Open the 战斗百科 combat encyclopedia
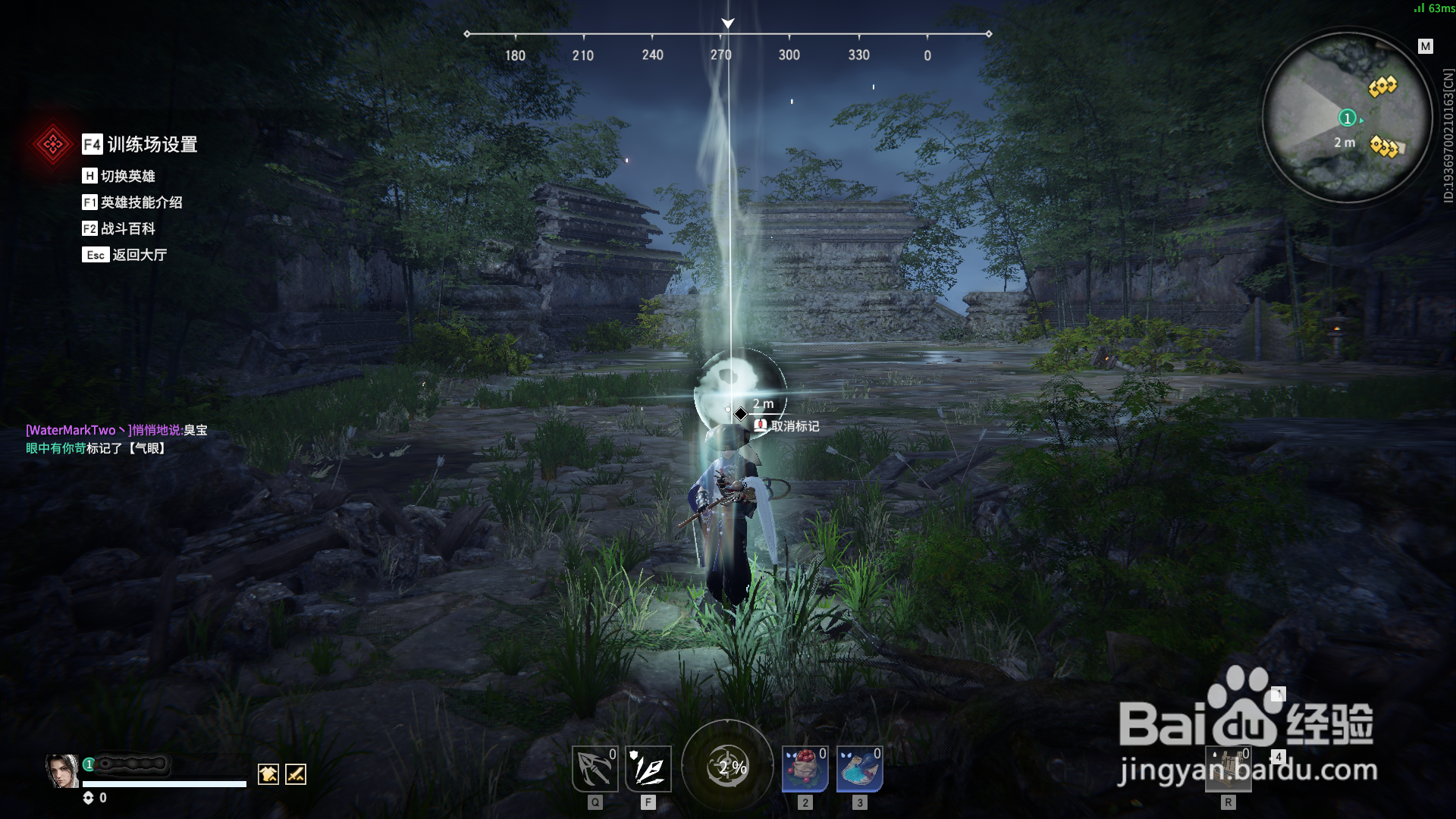1456x819 pixels. (x=119, y=228)
